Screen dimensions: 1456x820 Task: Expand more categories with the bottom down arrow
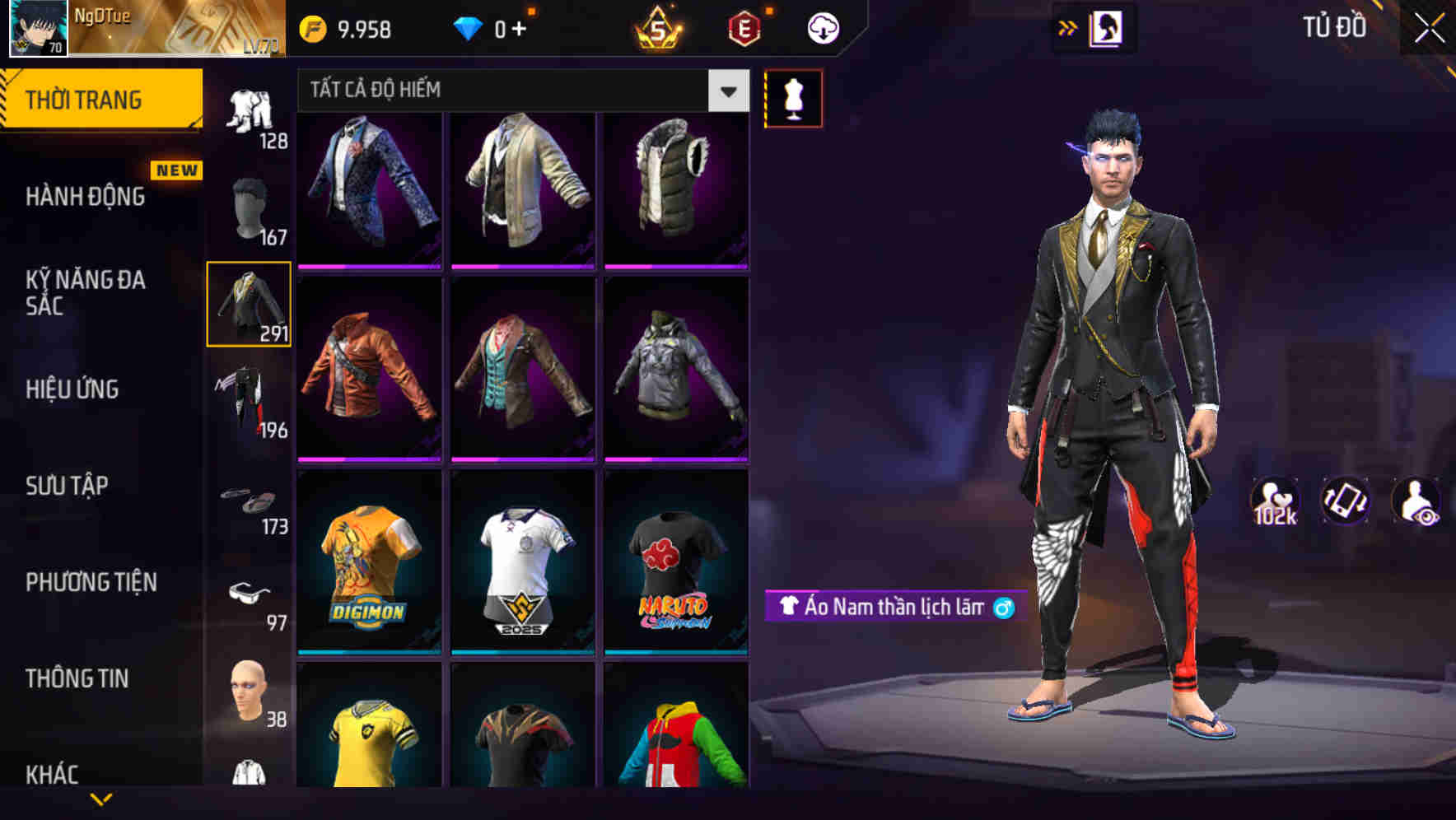(x=103, y=797)
